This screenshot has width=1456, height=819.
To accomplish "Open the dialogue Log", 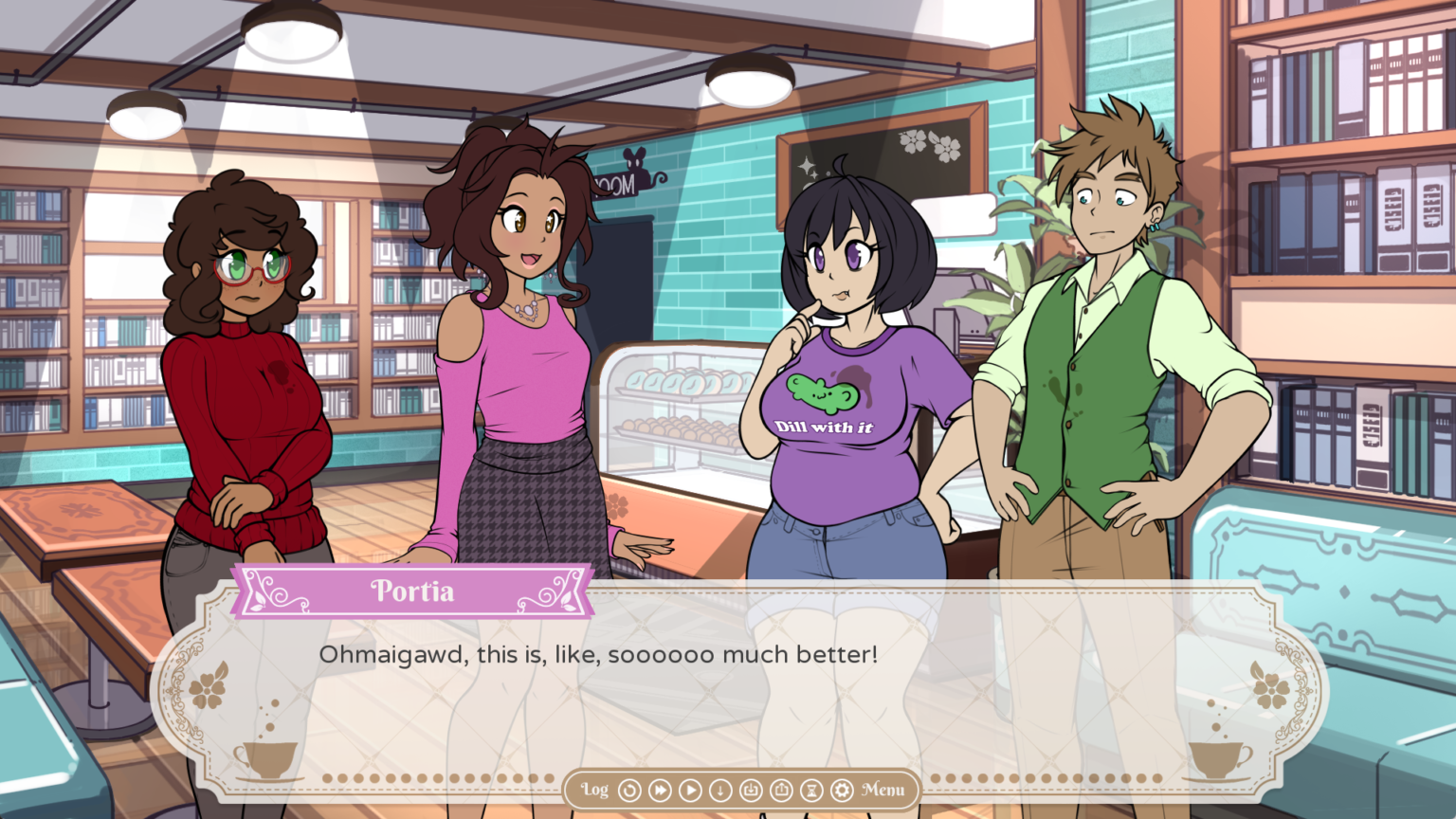I will click(594, 790).
